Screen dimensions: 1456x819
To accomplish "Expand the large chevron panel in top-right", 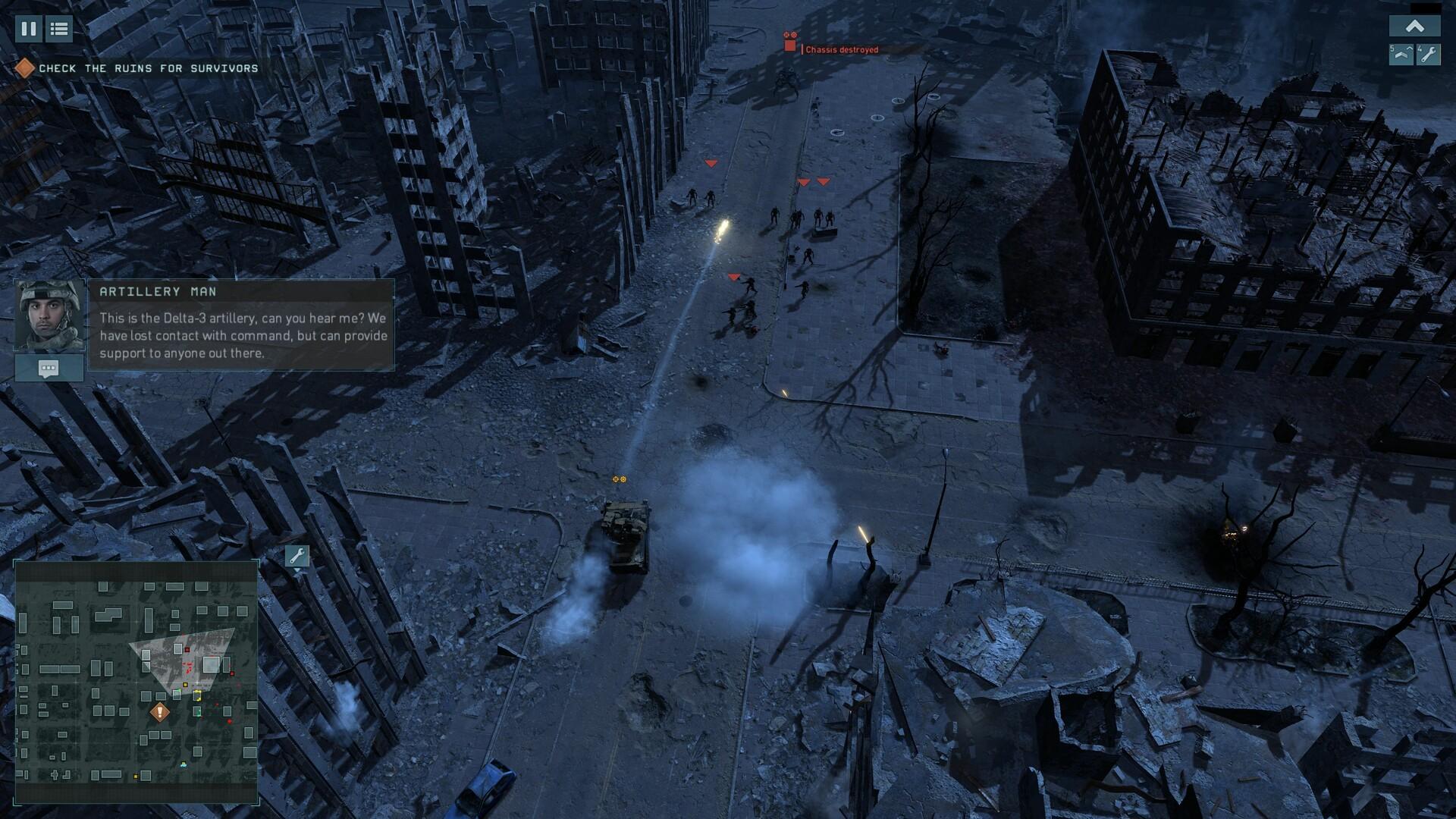I will (1414, 25).
